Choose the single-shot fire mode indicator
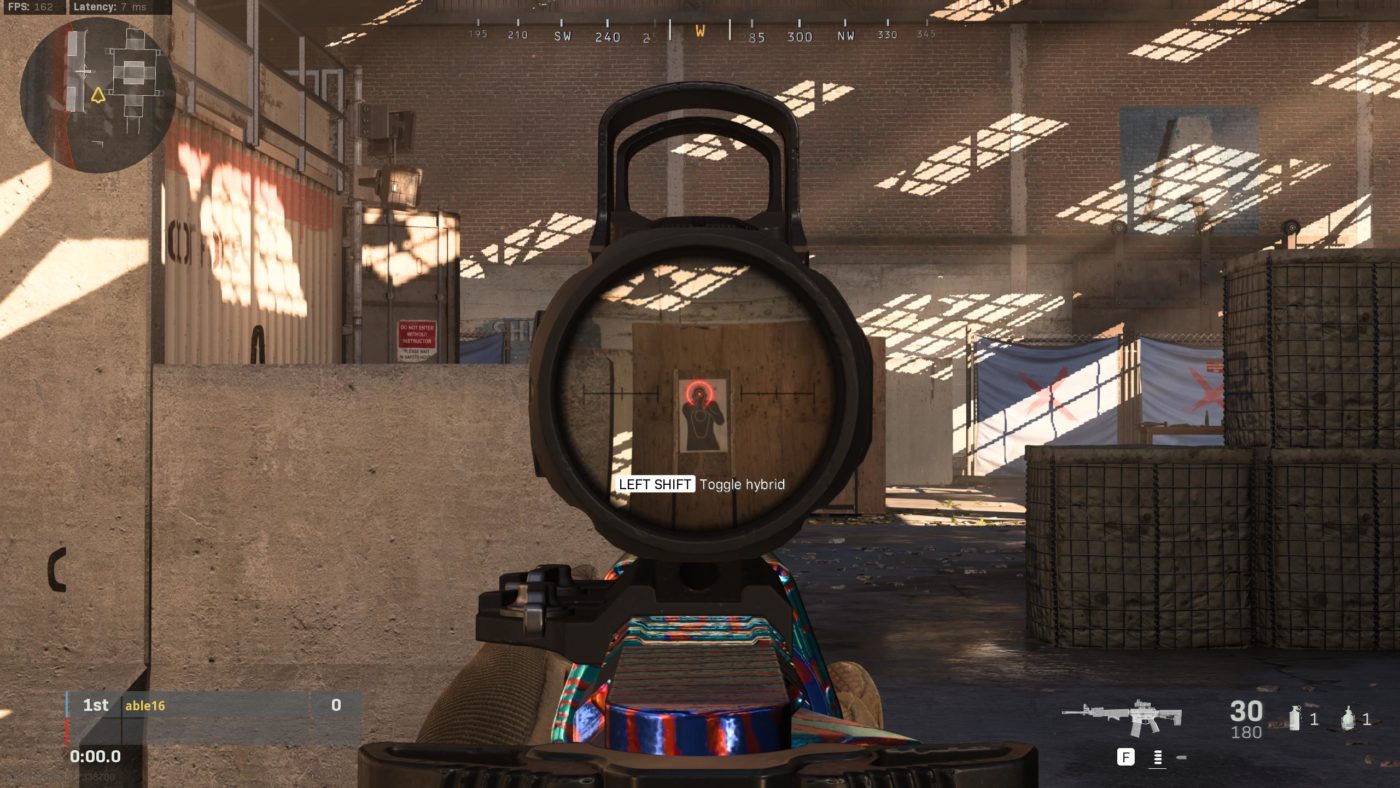This screenshot has height=788, width=1400. click(x=1181, y=758)
